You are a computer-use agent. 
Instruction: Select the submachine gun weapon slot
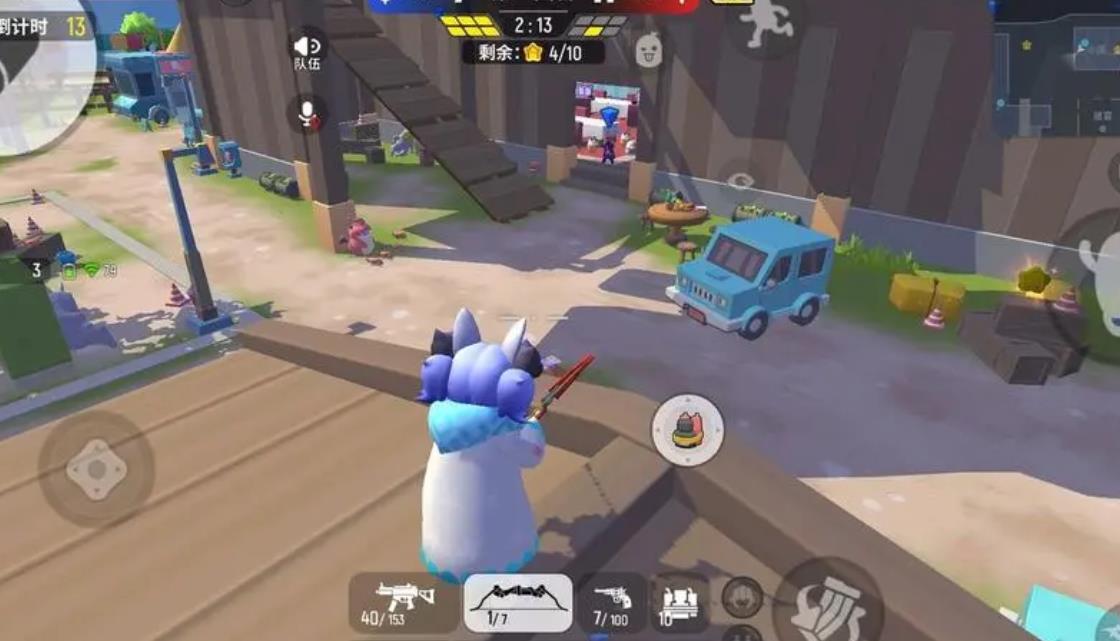(406, 603)
